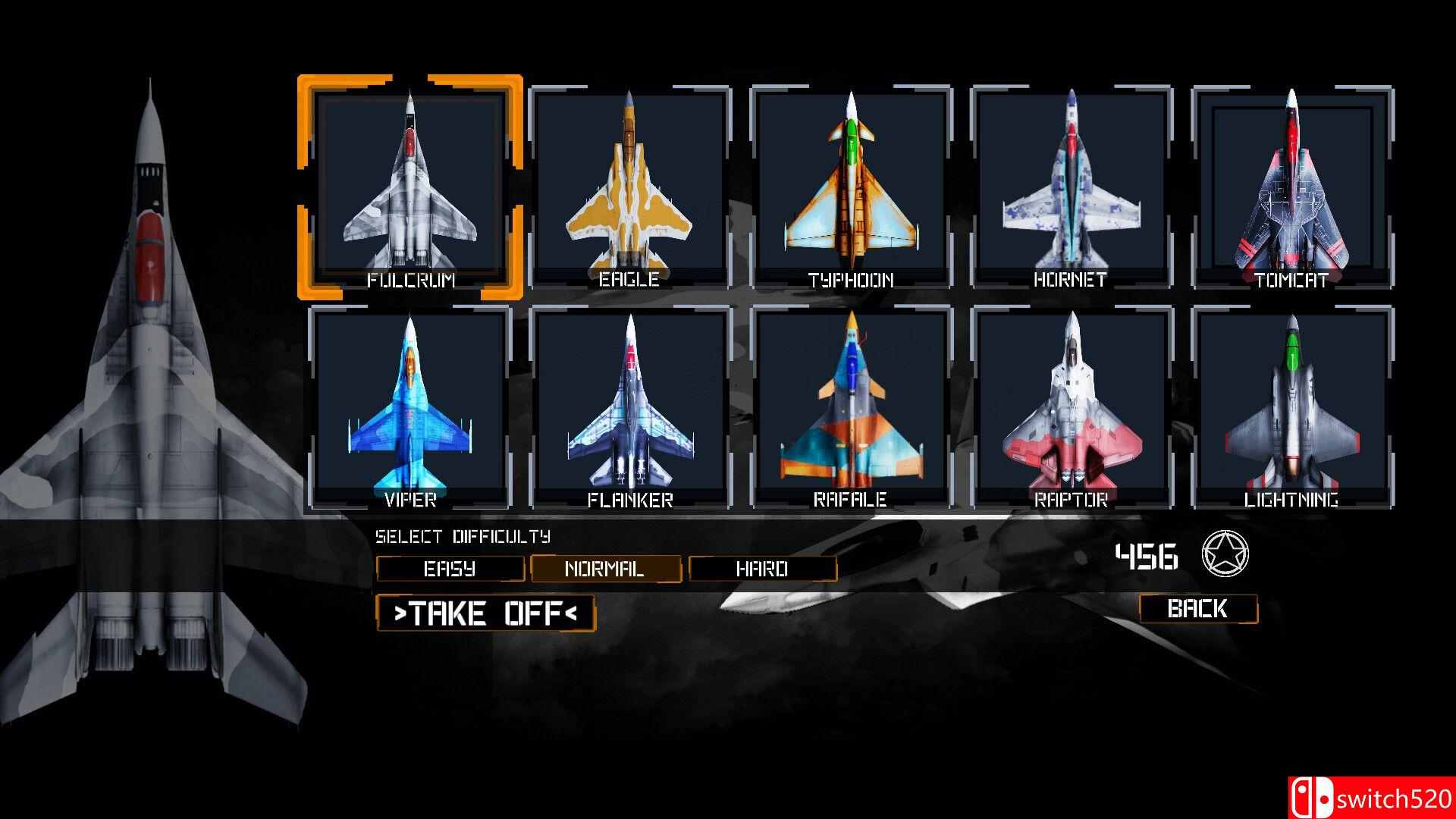Screen dimensions: 1456x819
Task: Click the Take Off button
Action: click(485, 613)
